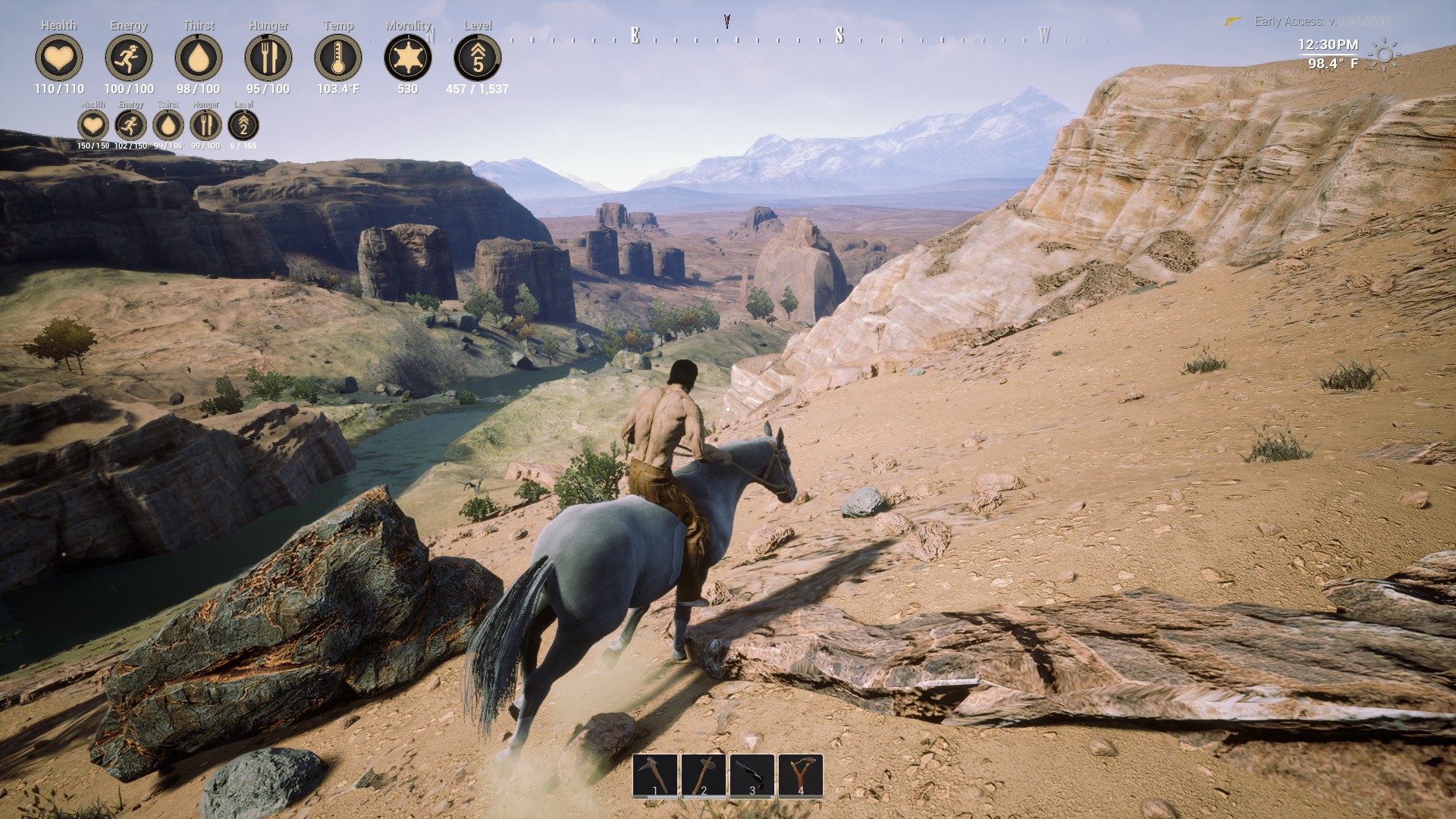This screenshot has width=1456, height=819.
Task: Select the hatchet in hotbar slot 2
Action: tap(704, 773)
